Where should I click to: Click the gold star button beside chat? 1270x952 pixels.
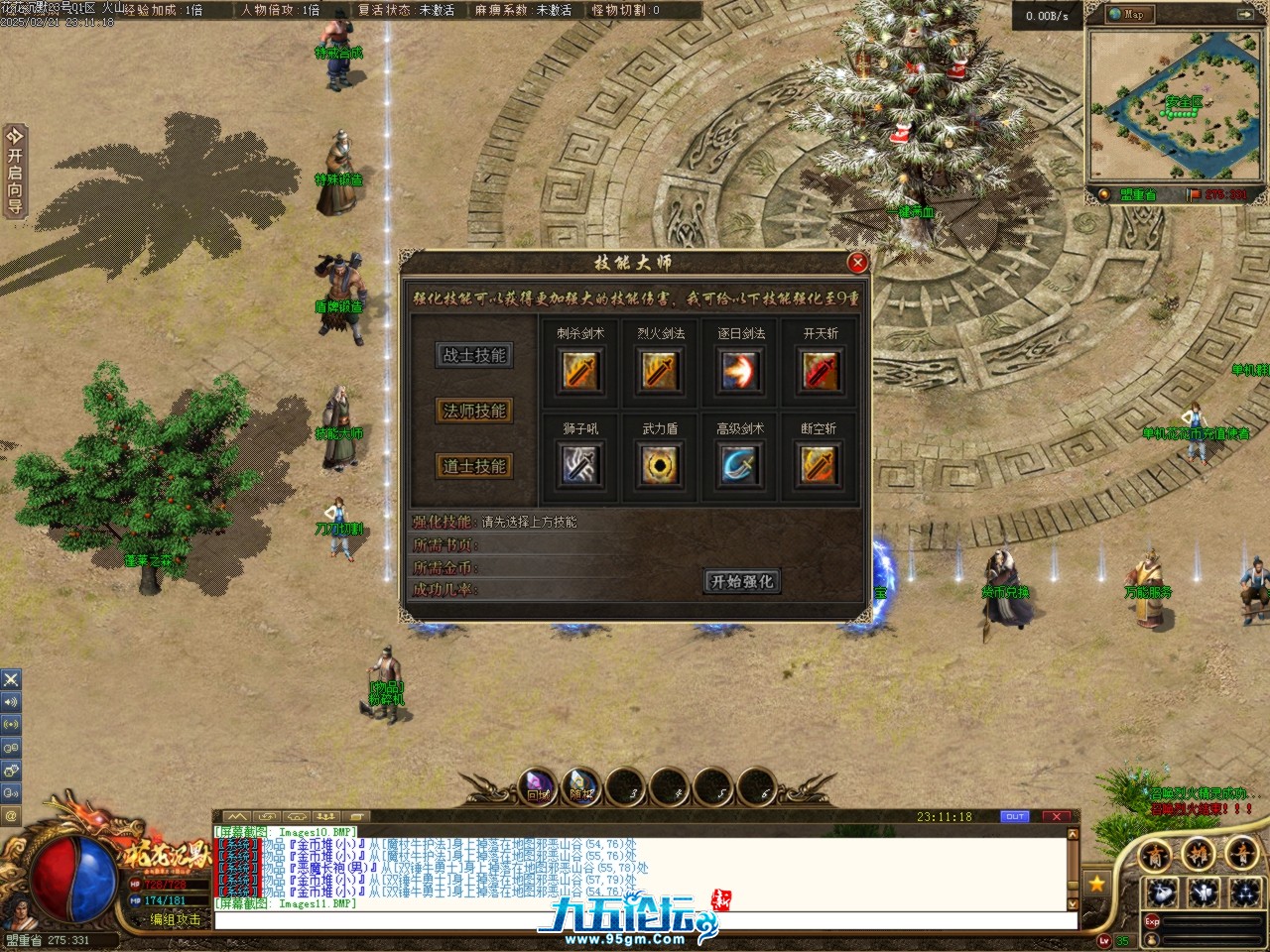pos(1096,883)
